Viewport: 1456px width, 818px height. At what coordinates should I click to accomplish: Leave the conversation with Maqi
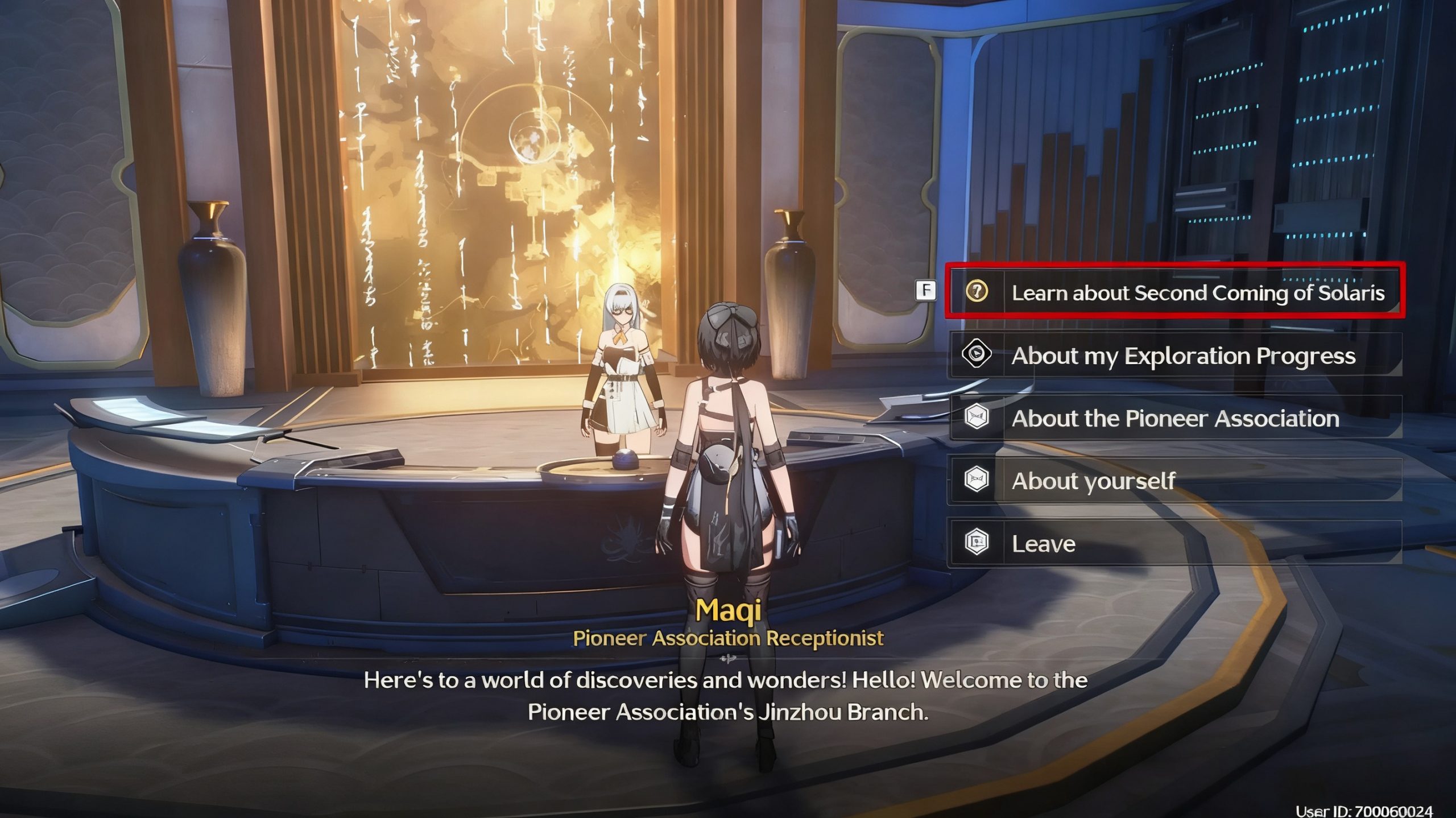coord(1174,543)
